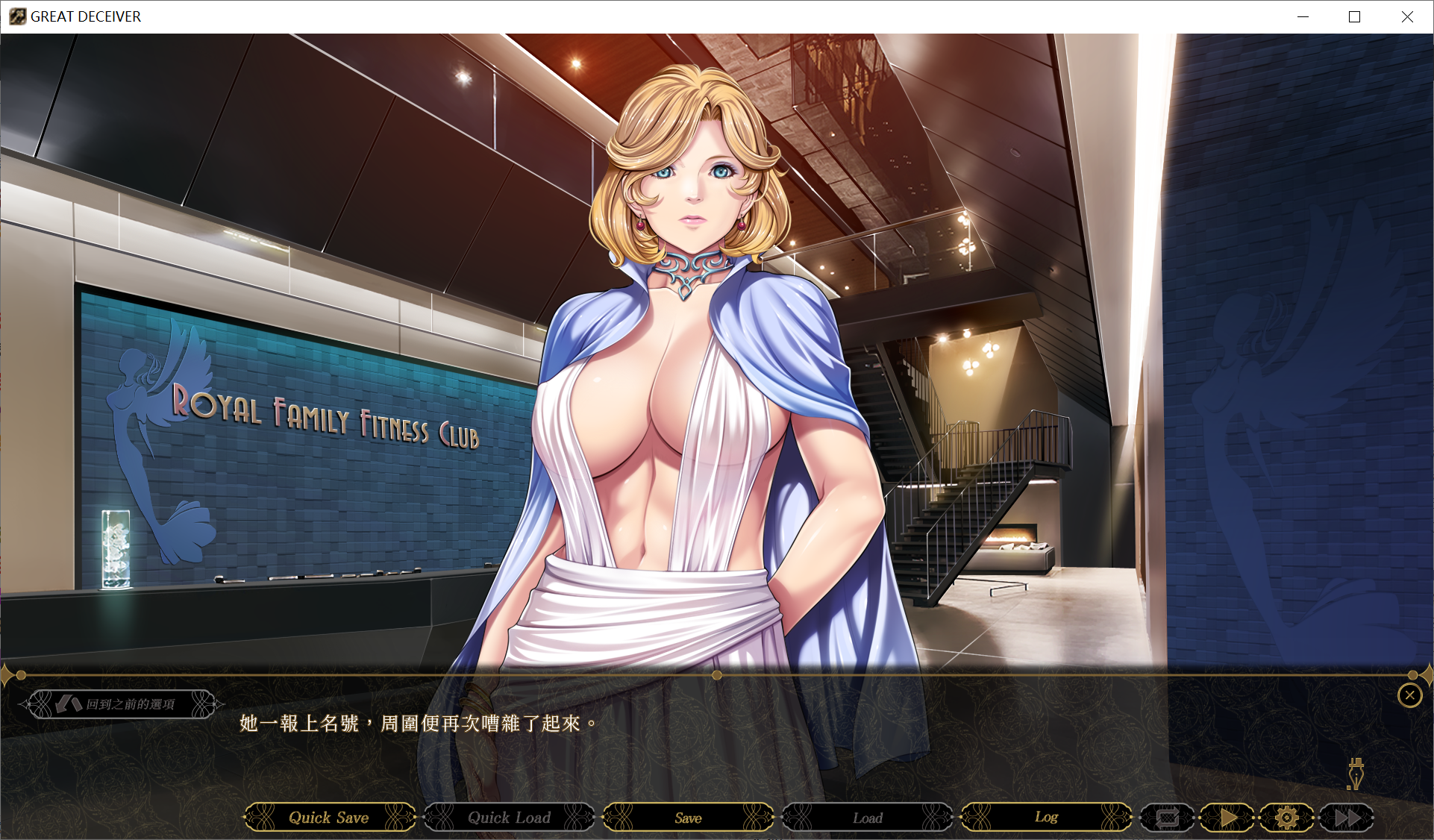Advance dialogue via the pen nib indicator
This screenshot has height=840, width=1434.
(x=1355, y=774)
